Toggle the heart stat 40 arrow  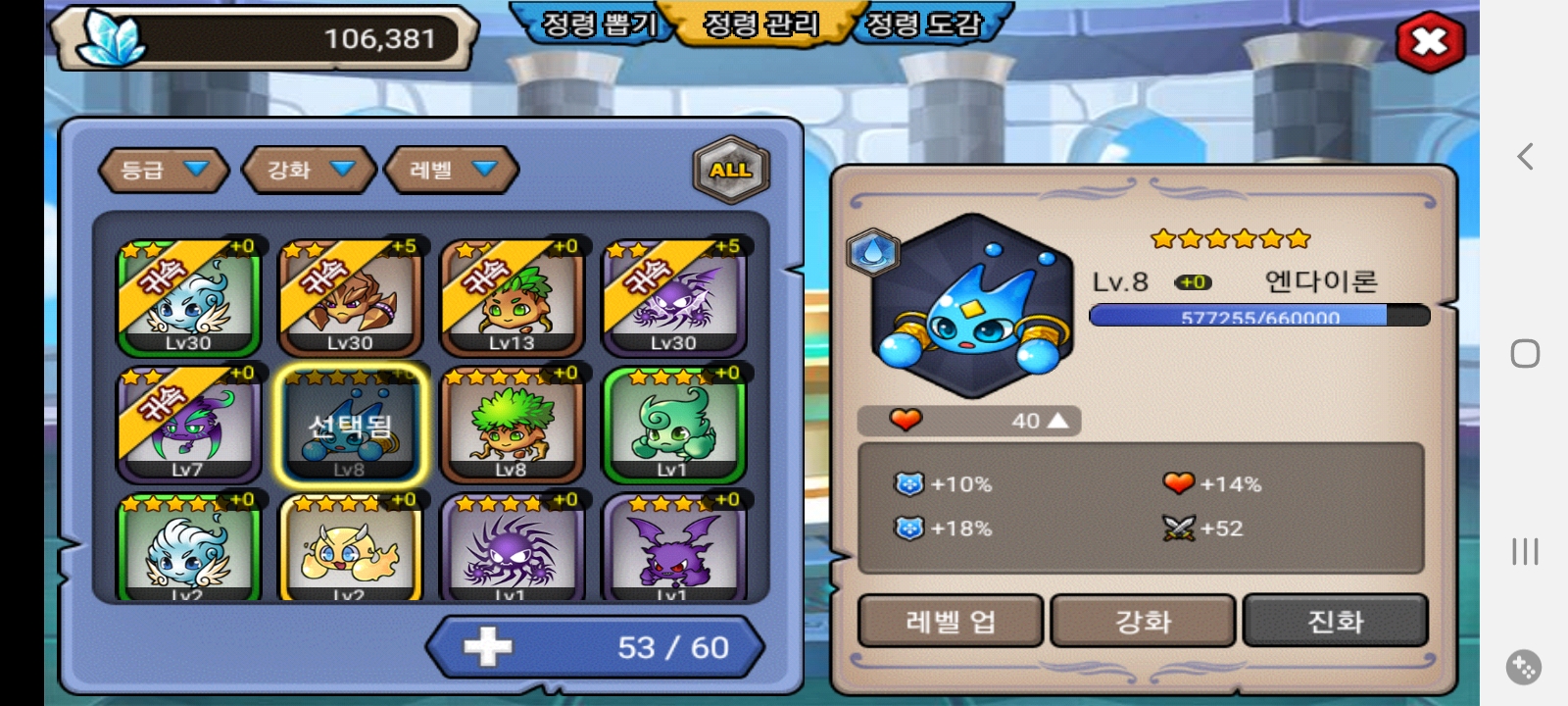[x=1057, y=421]
